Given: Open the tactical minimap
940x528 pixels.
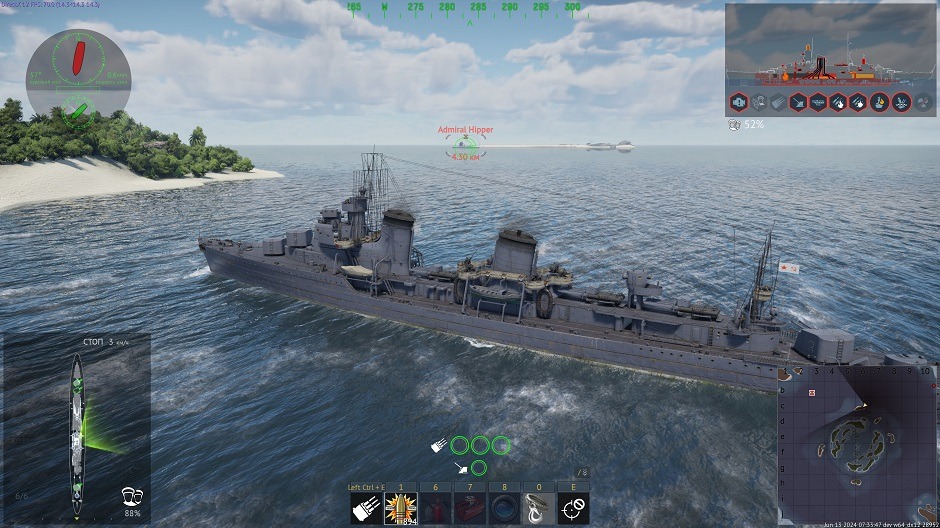Looking at the screenshot, I should 857,444.
